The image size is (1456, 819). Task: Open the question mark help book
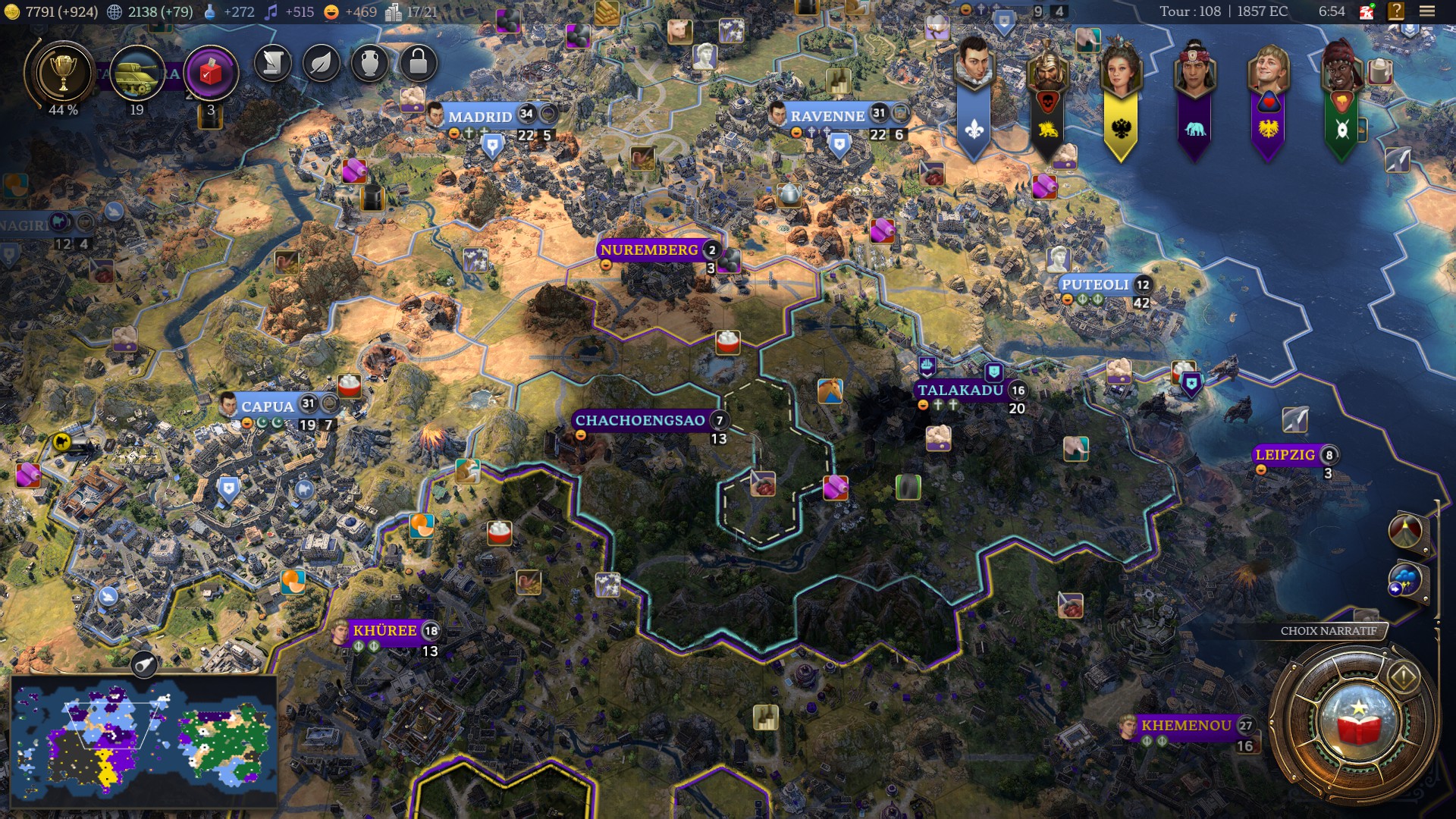[x=1395, y=11]
